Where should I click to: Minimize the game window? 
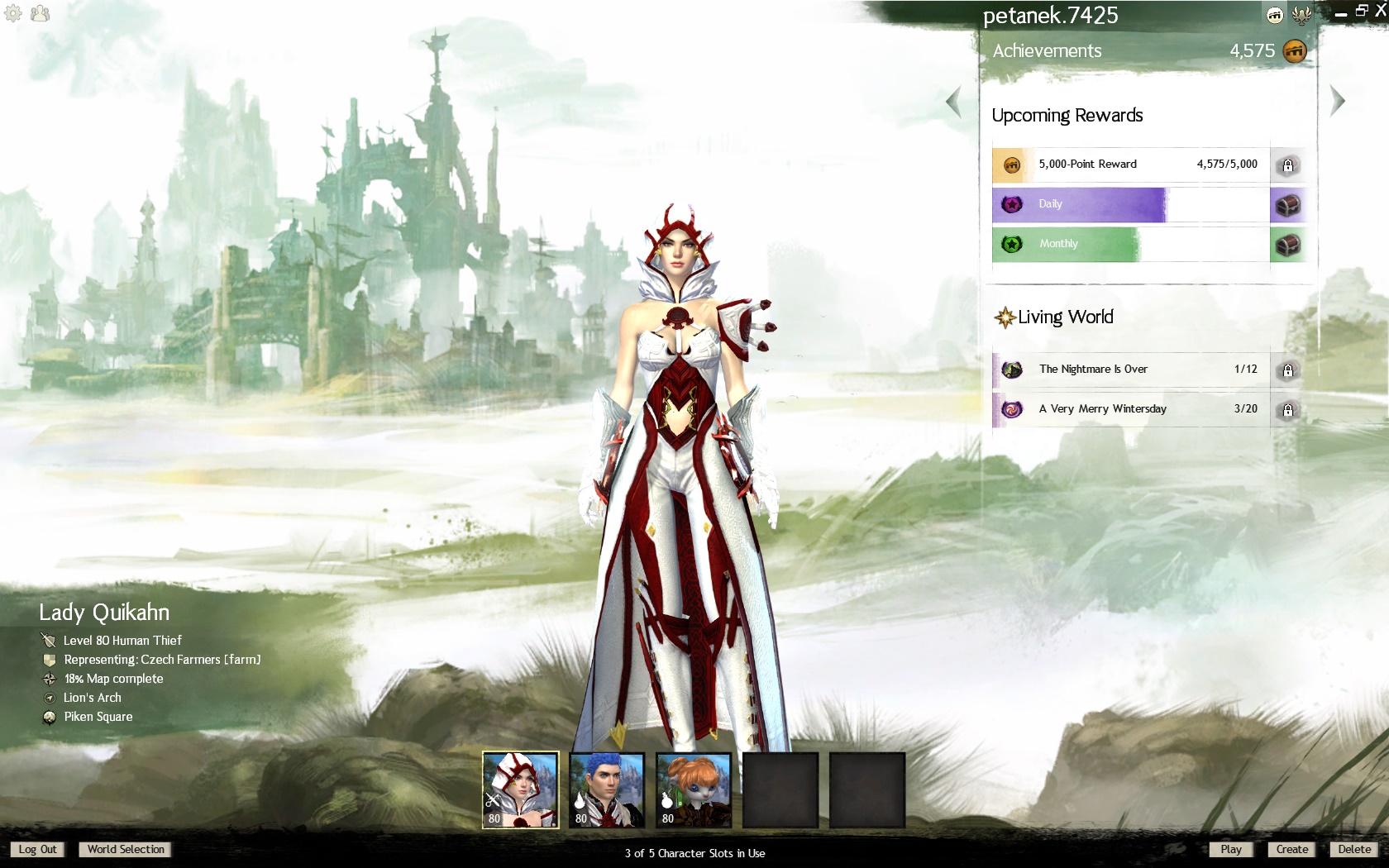coord(1341,12)
